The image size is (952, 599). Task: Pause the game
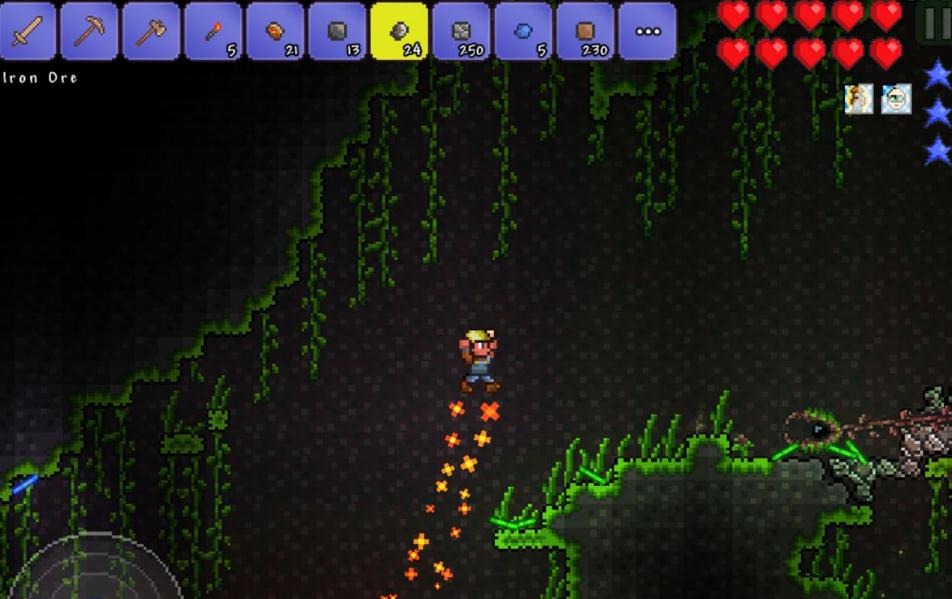tap(935, 22)
